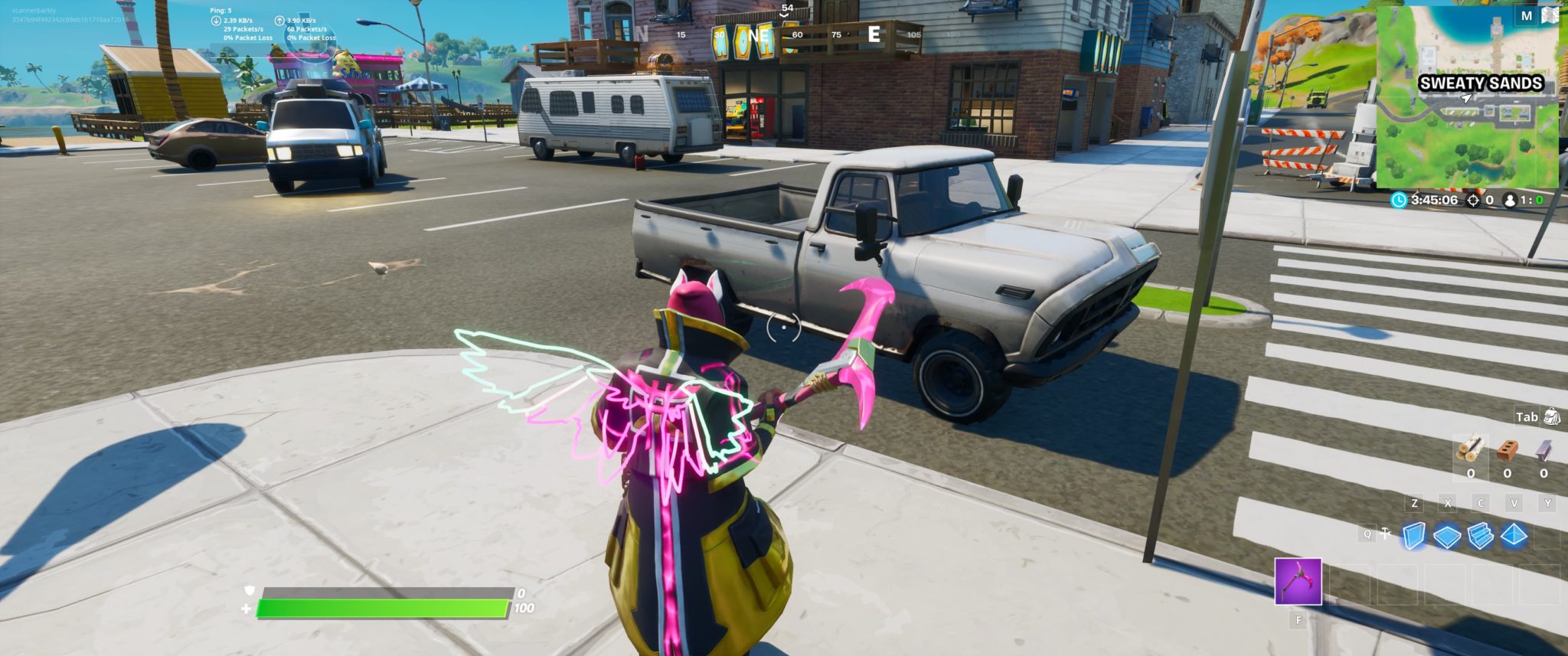Open the full map using the map icon
1568x656 pixels.
point(1550,14)
